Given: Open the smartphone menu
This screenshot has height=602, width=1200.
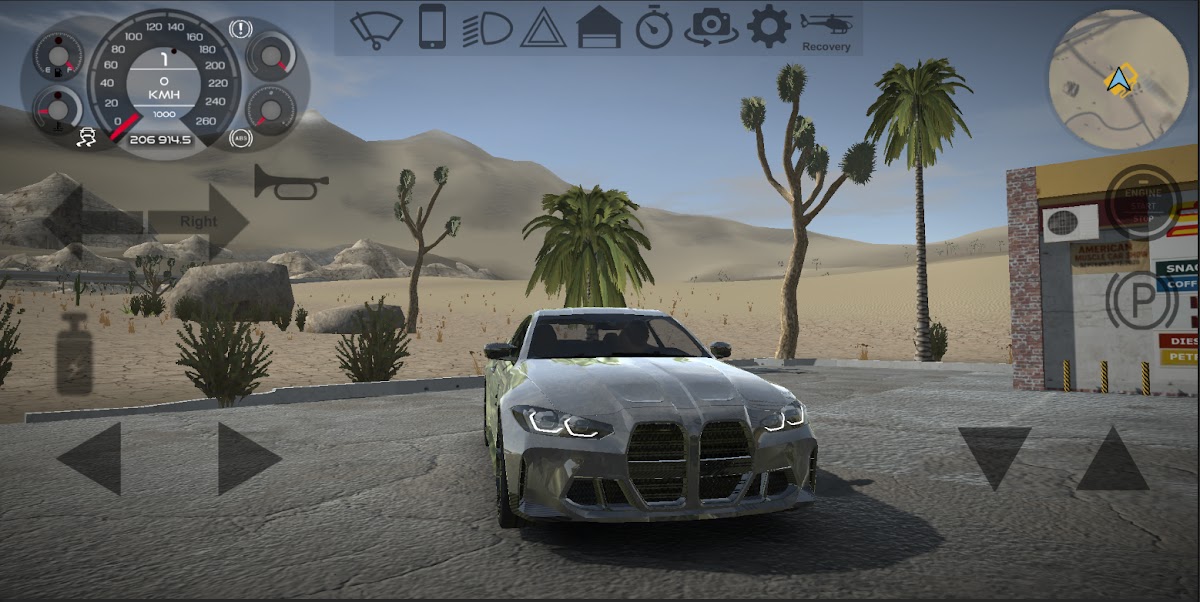Looking at the screenshot, I should point(432,27).
